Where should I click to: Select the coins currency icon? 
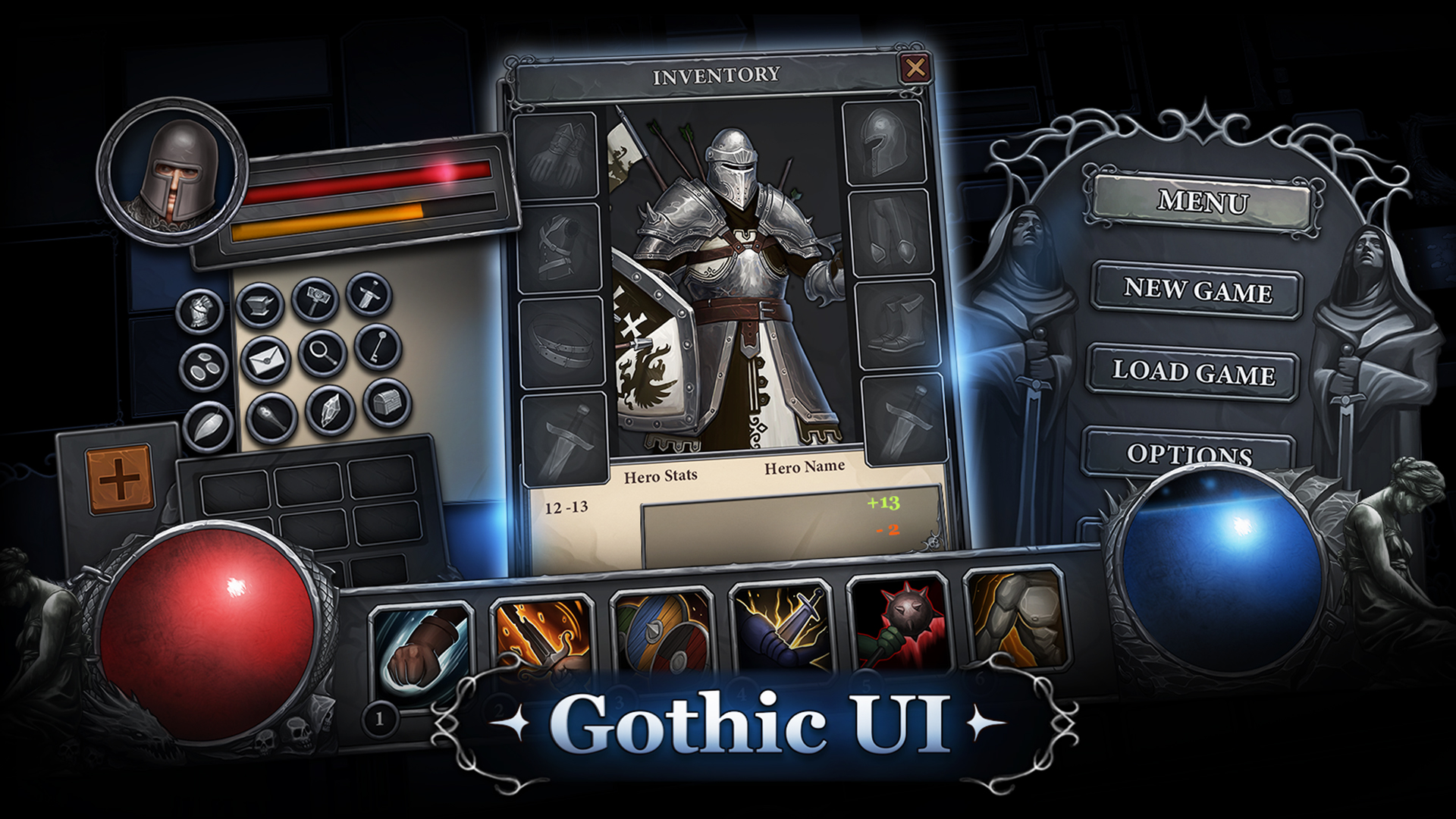point(204,366)
